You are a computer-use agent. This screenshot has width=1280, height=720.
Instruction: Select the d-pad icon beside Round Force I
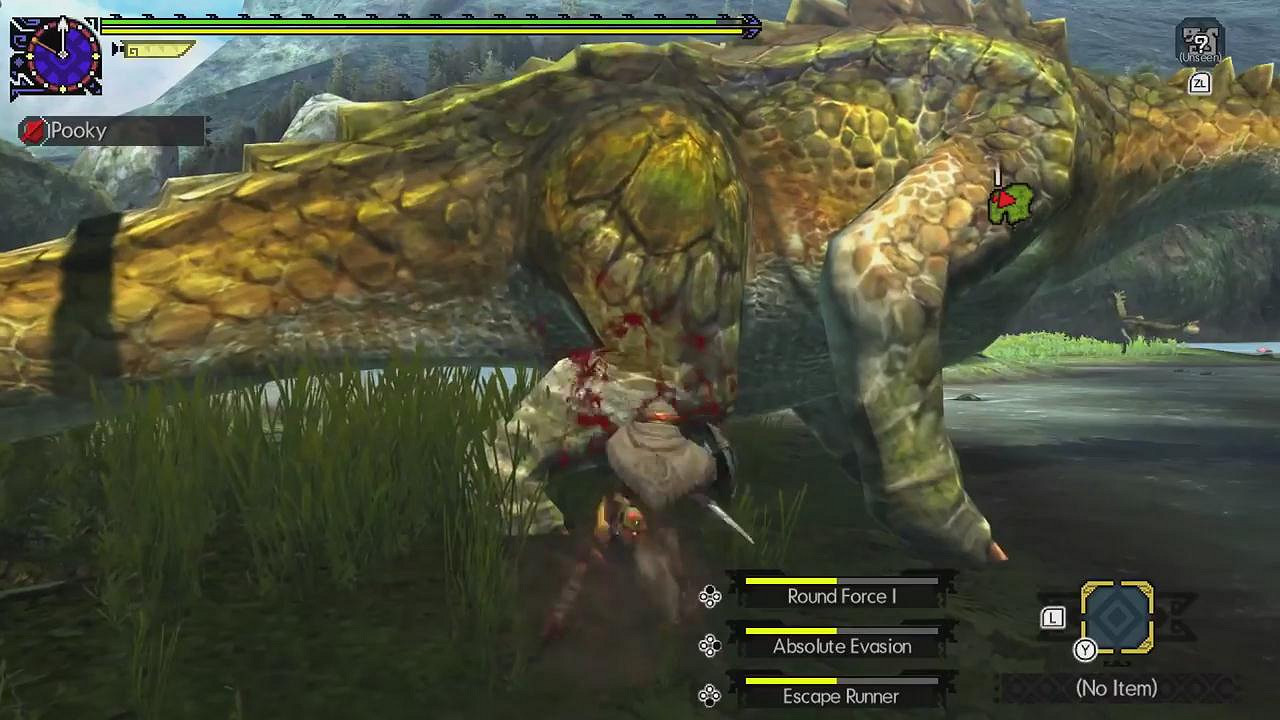(711, 596)
